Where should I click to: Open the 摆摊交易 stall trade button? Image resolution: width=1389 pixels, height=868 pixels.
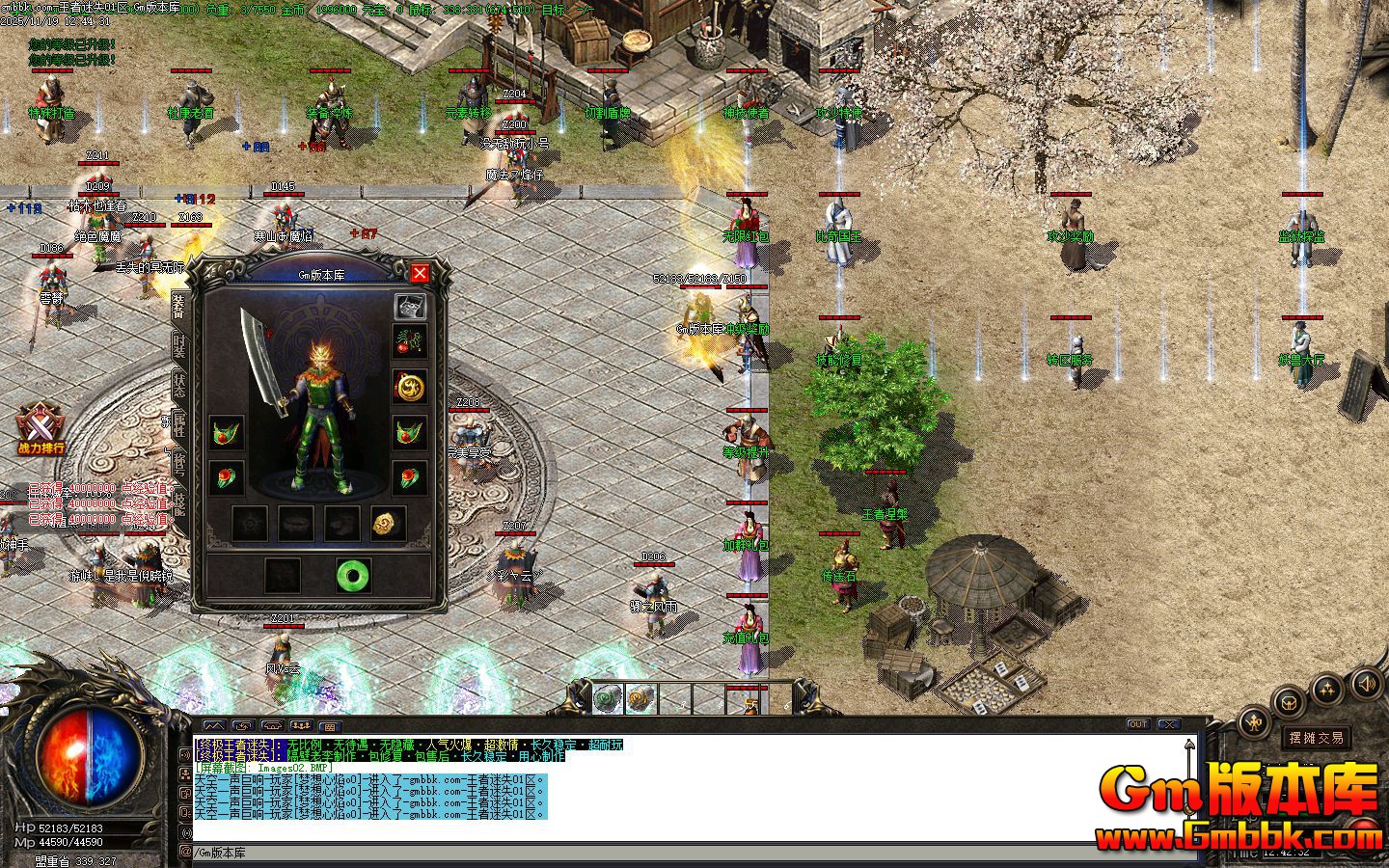(1317, 738)
